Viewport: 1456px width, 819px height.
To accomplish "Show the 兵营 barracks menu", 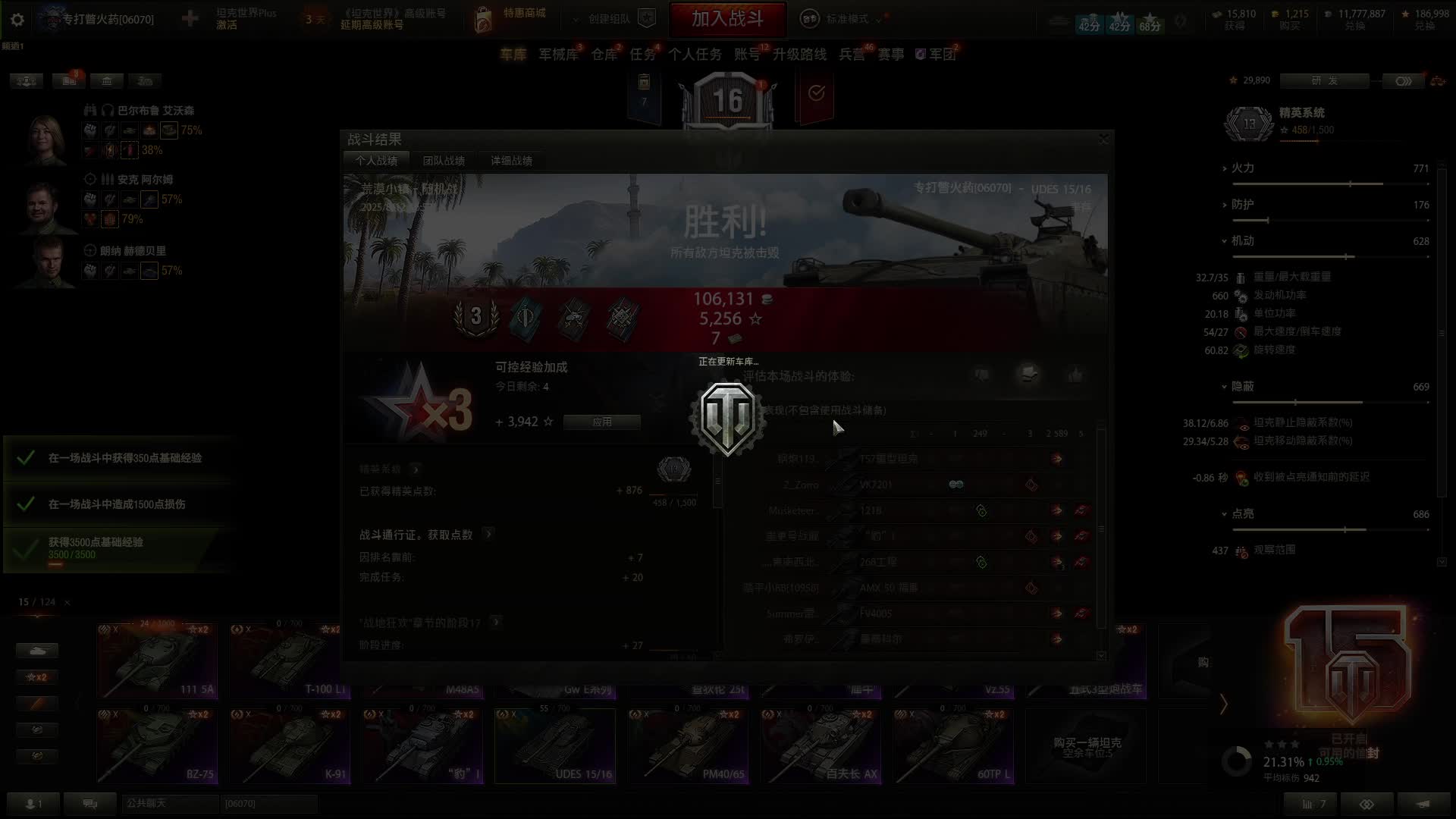I will click(x=852, y=55).
